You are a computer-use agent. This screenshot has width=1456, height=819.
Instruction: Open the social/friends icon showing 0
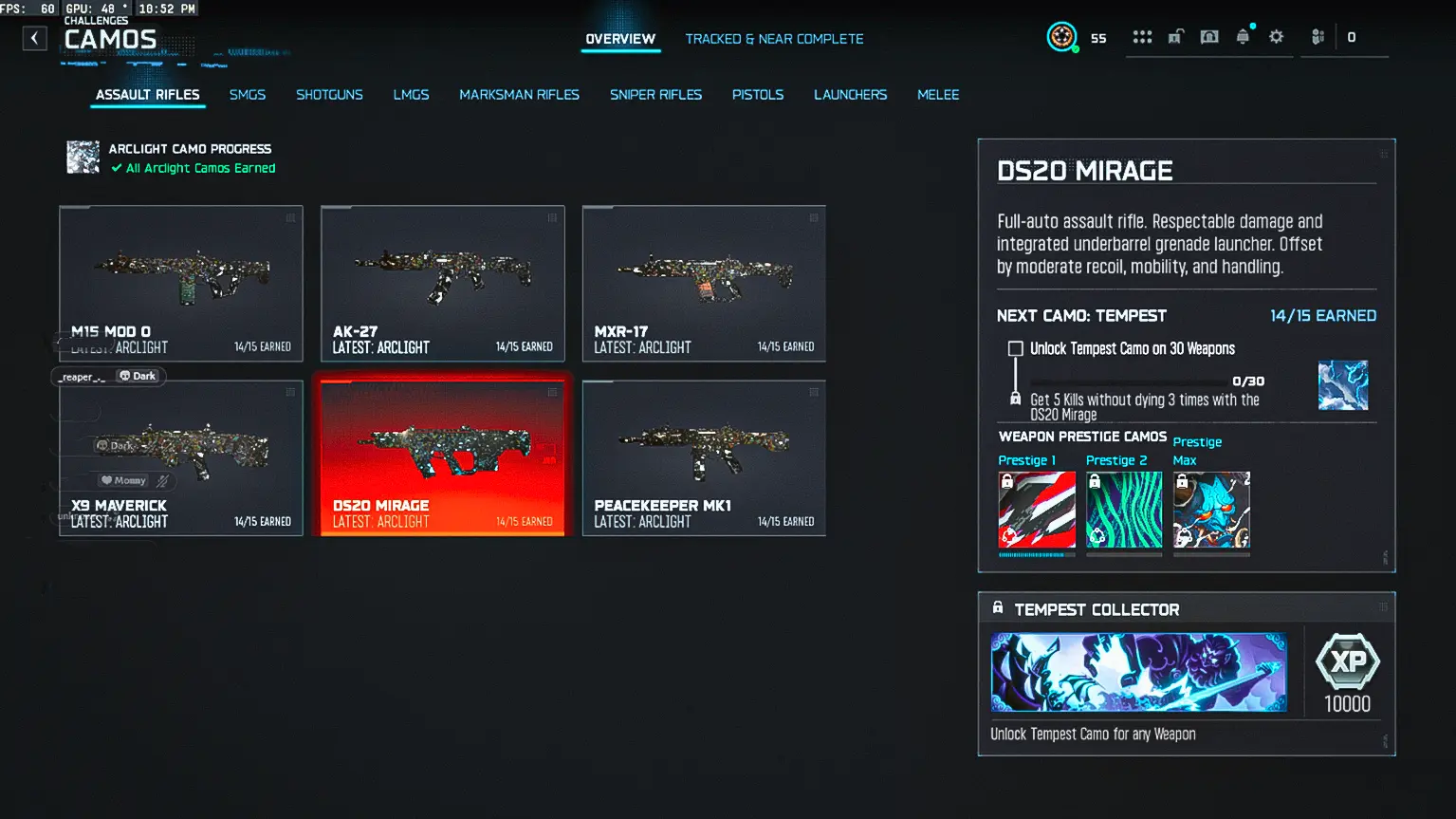tap(1317, 36)
